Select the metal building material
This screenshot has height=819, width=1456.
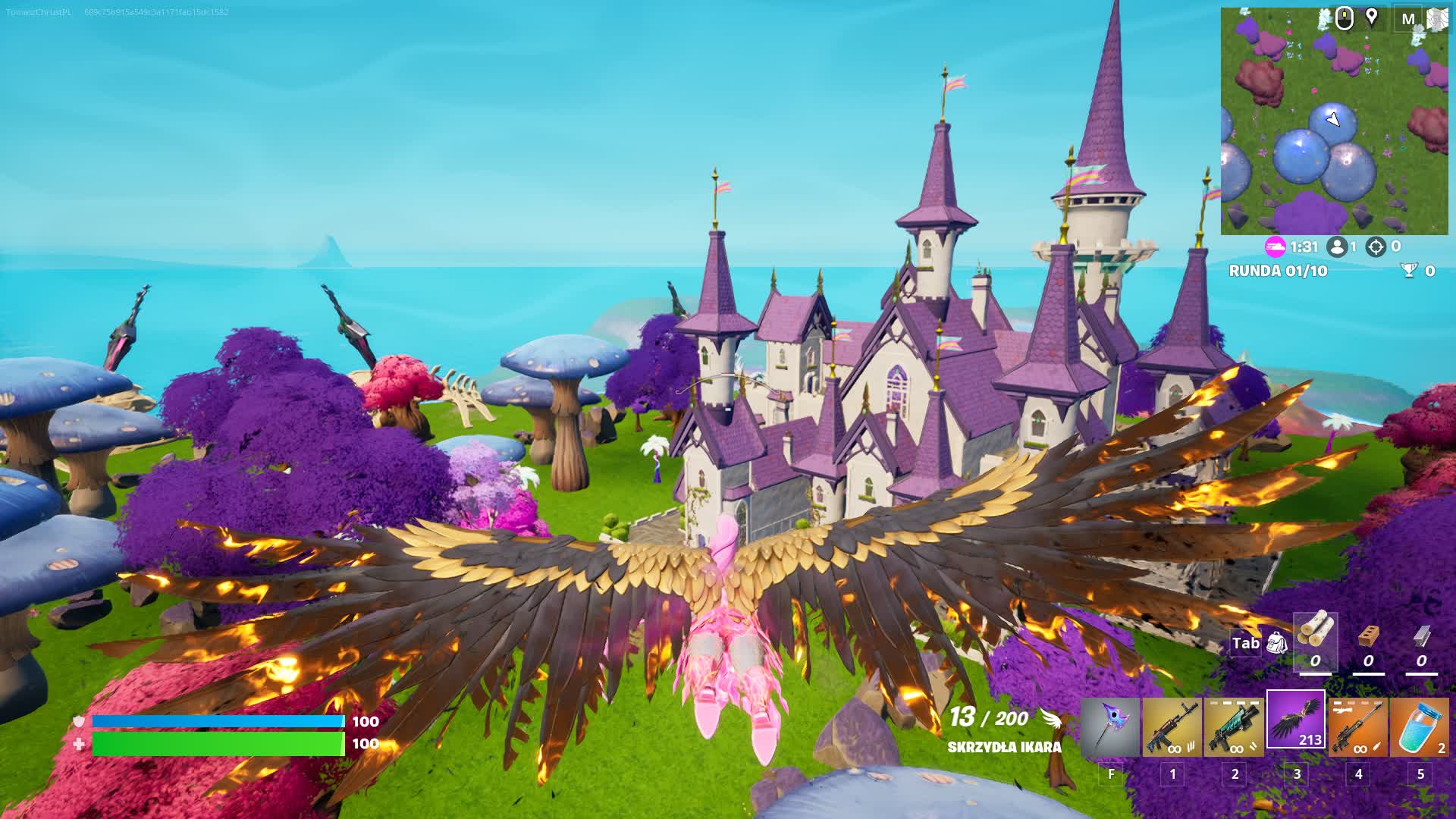pos(1421,635)
